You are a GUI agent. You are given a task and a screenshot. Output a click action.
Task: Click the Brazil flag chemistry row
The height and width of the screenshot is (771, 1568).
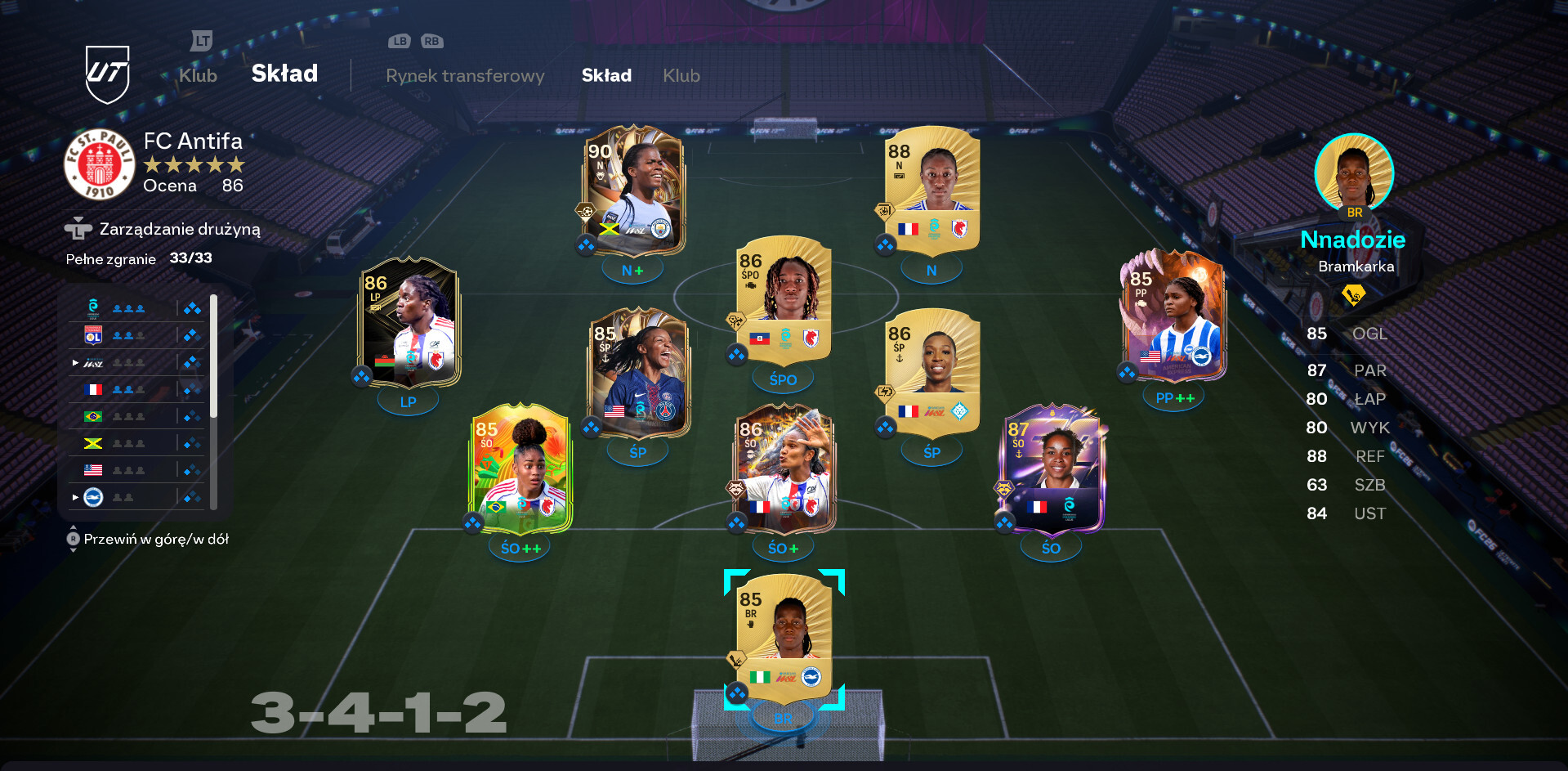click(139, 416)
